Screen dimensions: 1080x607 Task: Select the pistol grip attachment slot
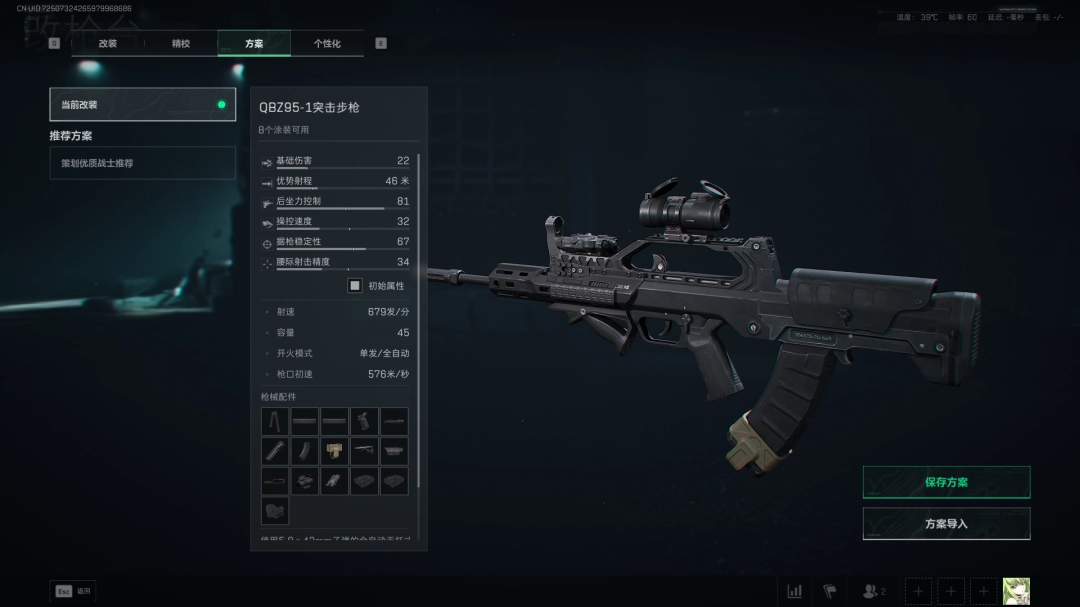click(x=364, y=421)
